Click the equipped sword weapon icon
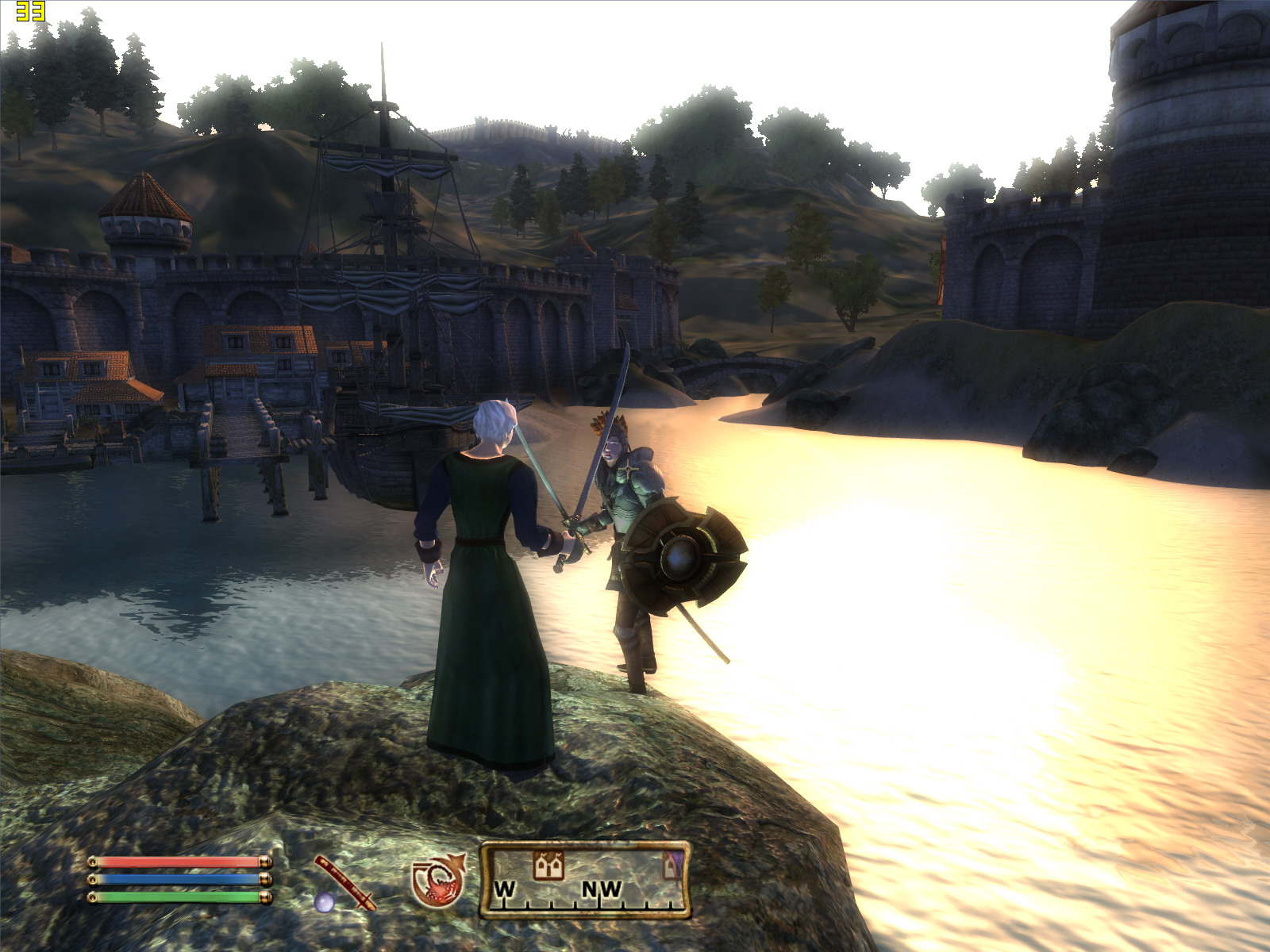 (x=344, y=881)
